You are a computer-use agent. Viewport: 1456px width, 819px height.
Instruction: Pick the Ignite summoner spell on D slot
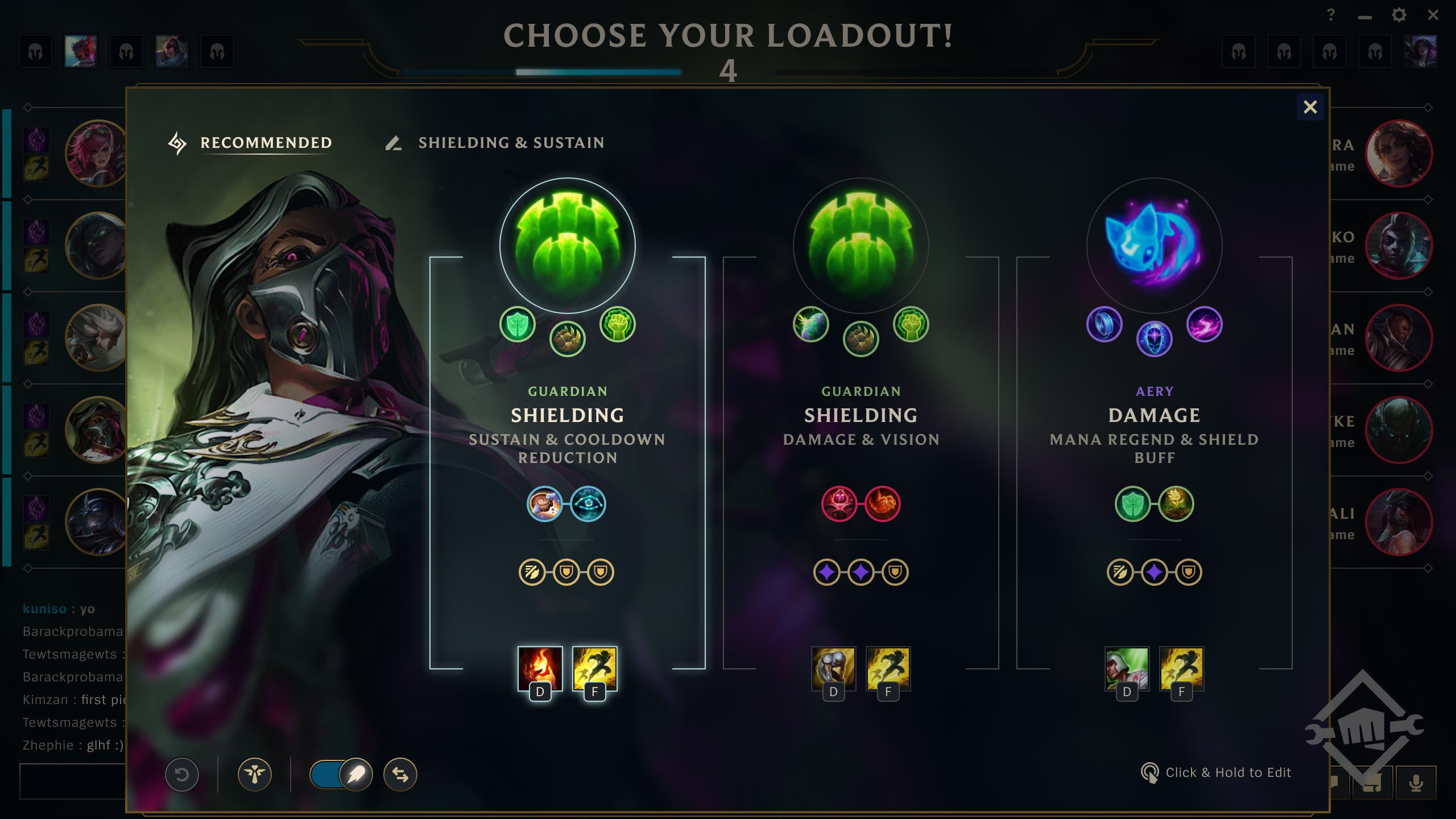click(x=537, y=670)
